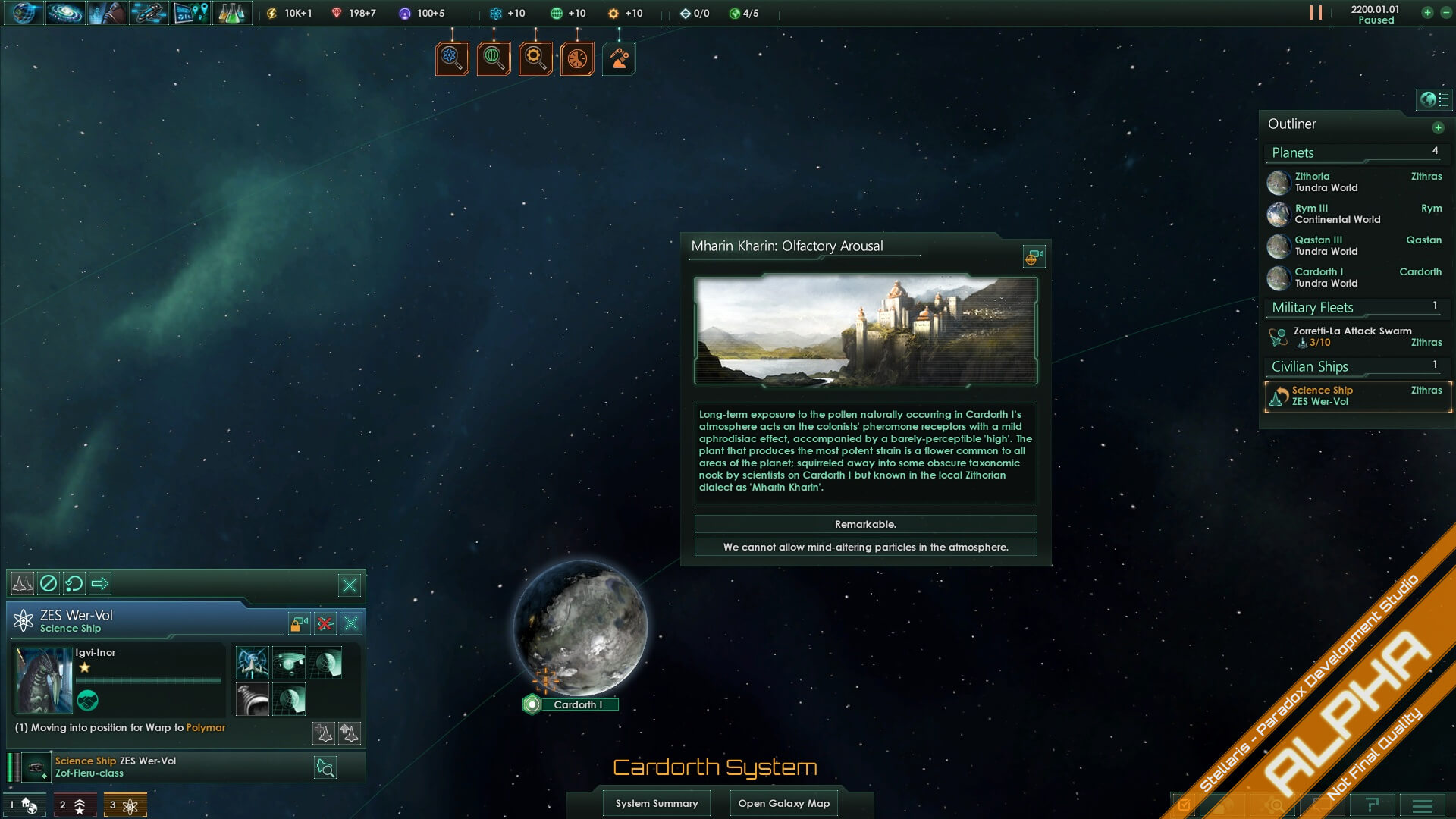Open the System Summary panel

click(657, 803)
